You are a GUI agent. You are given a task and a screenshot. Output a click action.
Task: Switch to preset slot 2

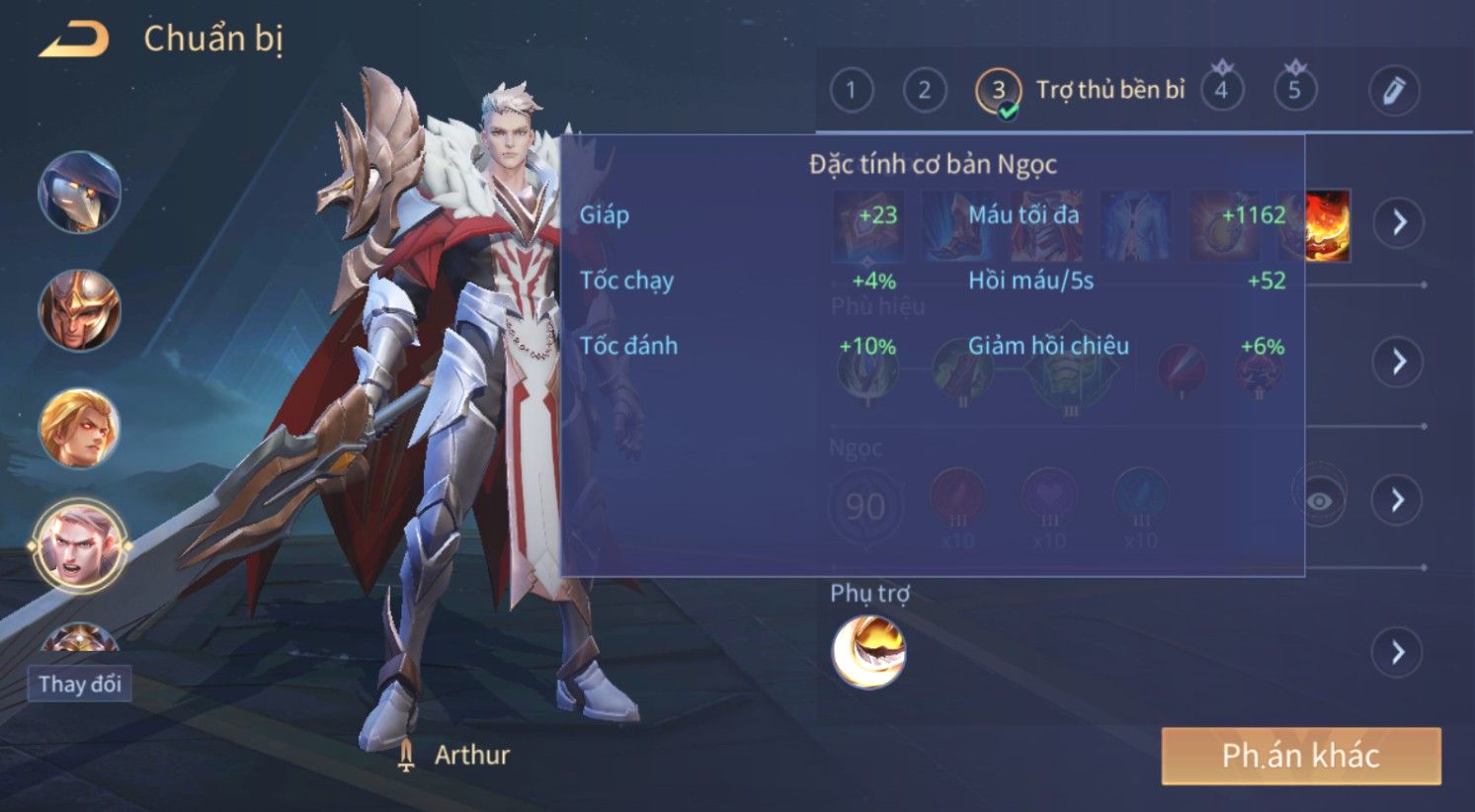924,91
